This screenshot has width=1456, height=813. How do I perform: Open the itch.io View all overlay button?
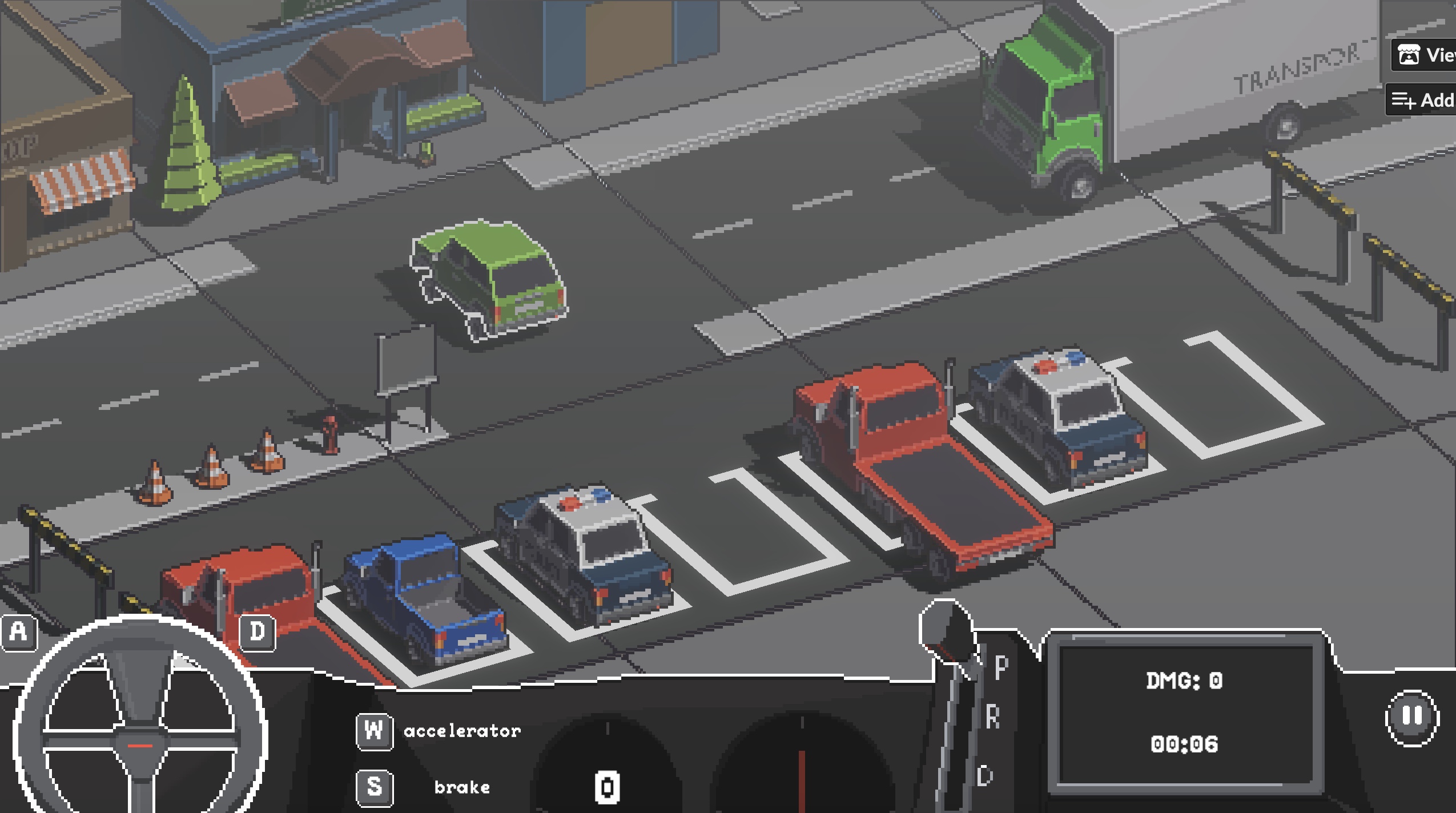tap(1425, 55)
